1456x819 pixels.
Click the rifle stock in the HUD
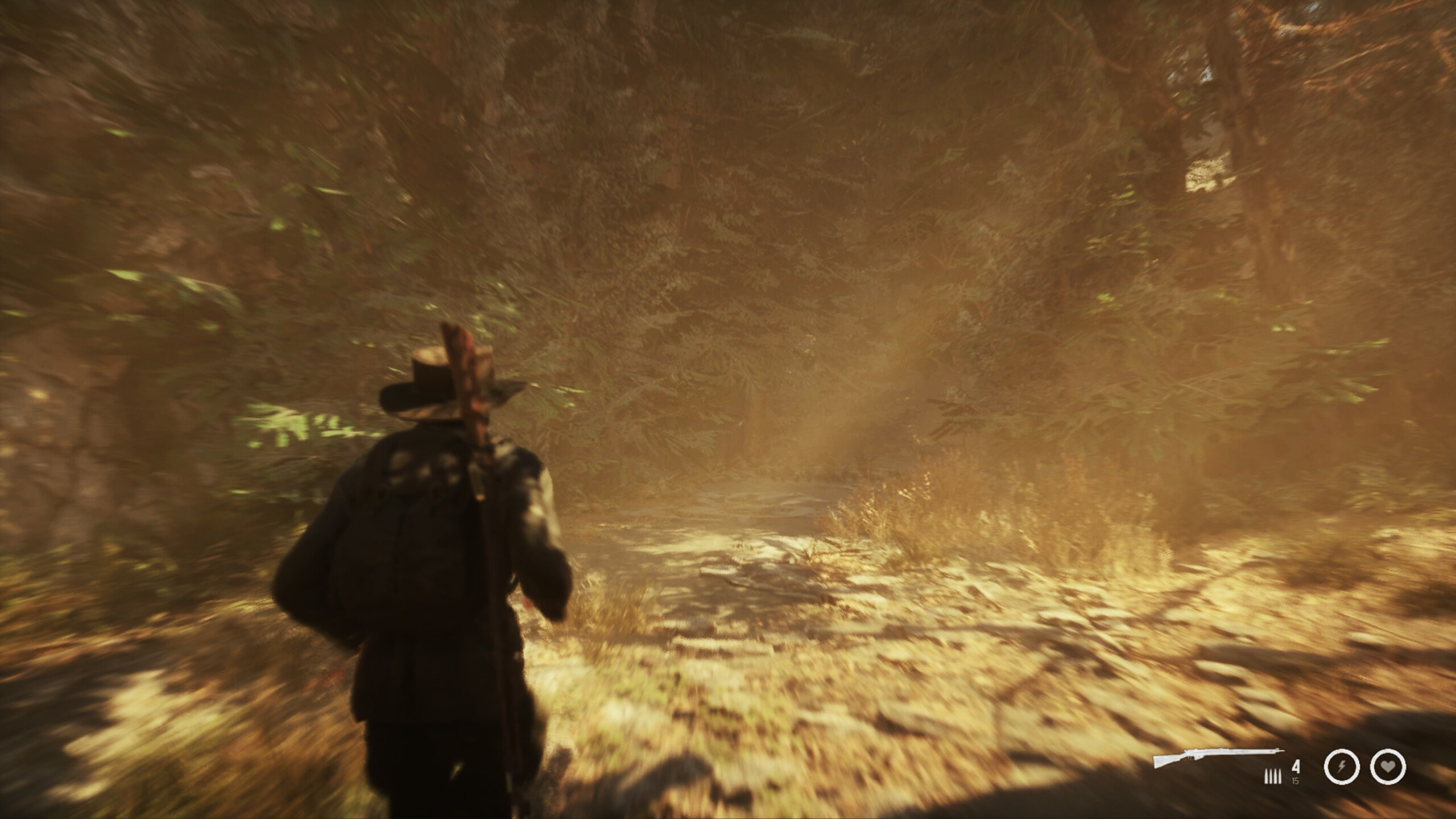(x=1160, y=764)
